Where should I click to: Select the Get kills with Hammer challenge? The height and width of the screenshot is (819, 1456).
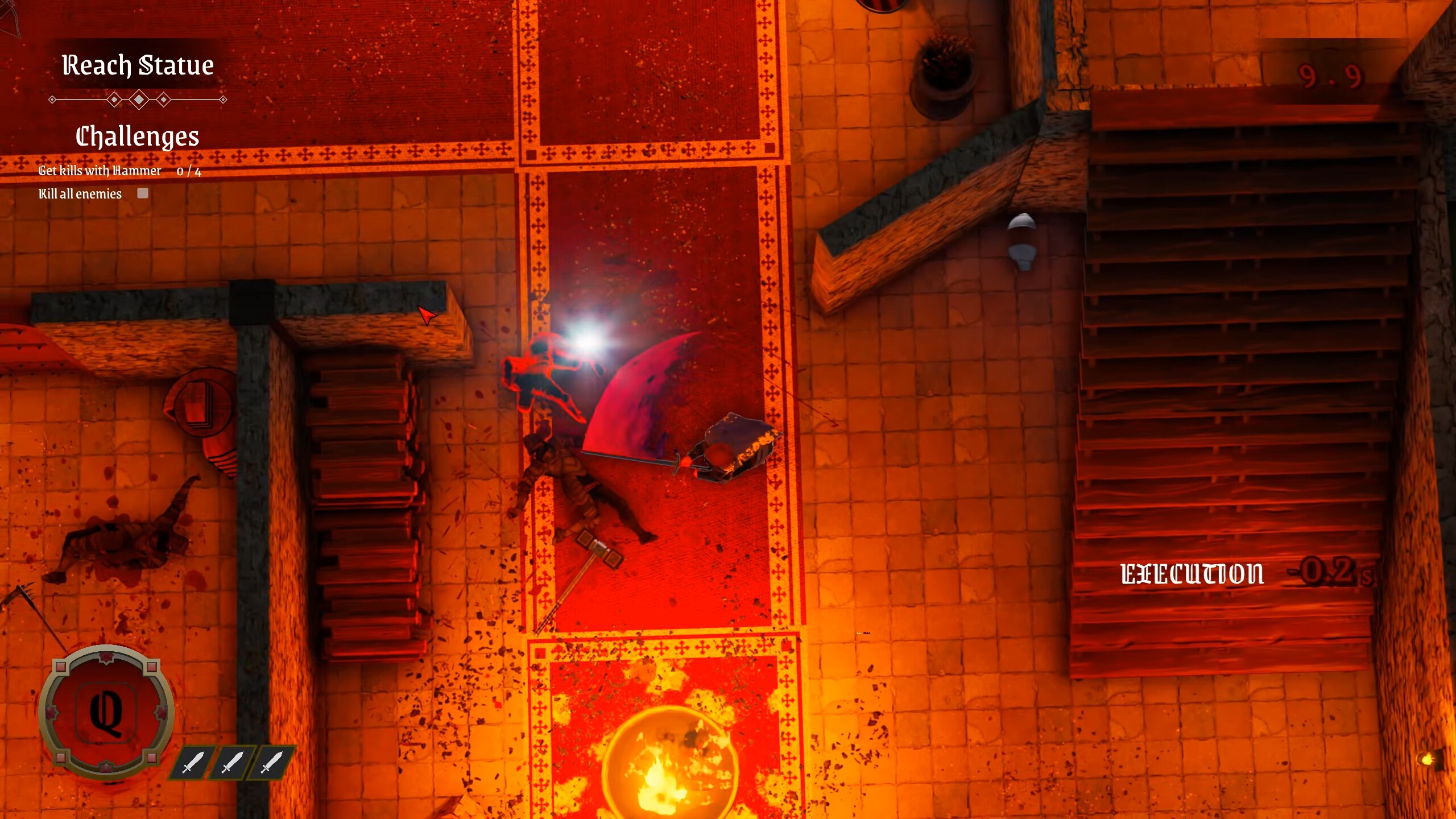(x=100, y=171)
